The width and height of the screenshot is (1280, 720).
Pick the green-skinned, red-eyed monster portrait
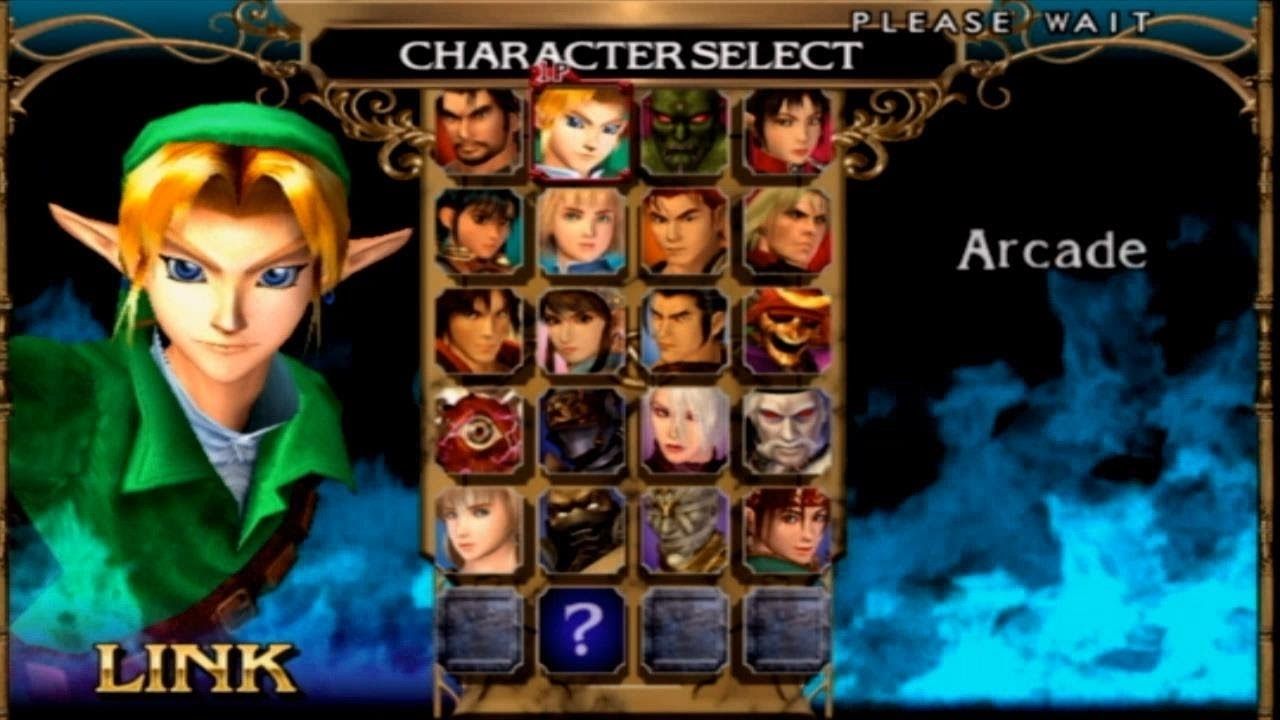685,131
